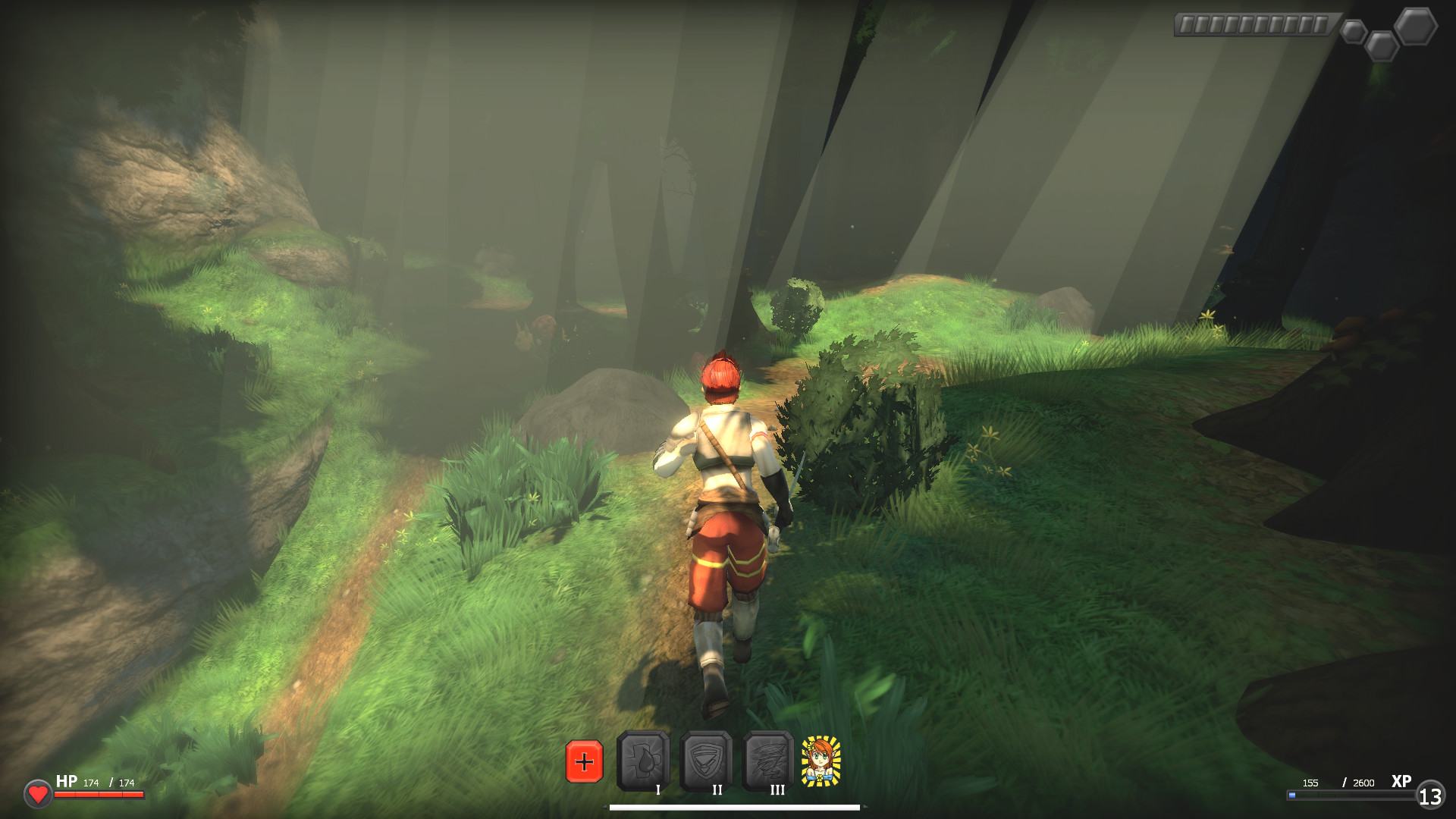Click the largest hexagon at top right
Image resolution: width=1456 pixels, height=819 pixels.
tap(1415, 27)
